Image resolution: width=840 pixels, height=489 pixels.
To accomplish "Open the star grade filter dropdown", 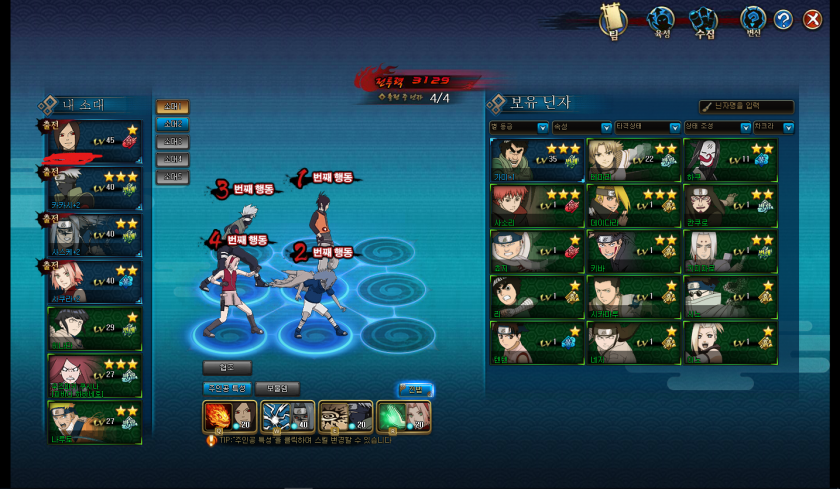I will [x=519, y=127].
